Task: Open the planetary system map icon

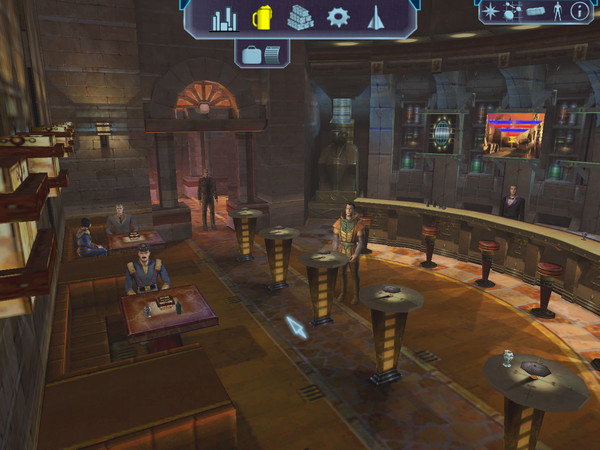Action: (x=512, y=11)
